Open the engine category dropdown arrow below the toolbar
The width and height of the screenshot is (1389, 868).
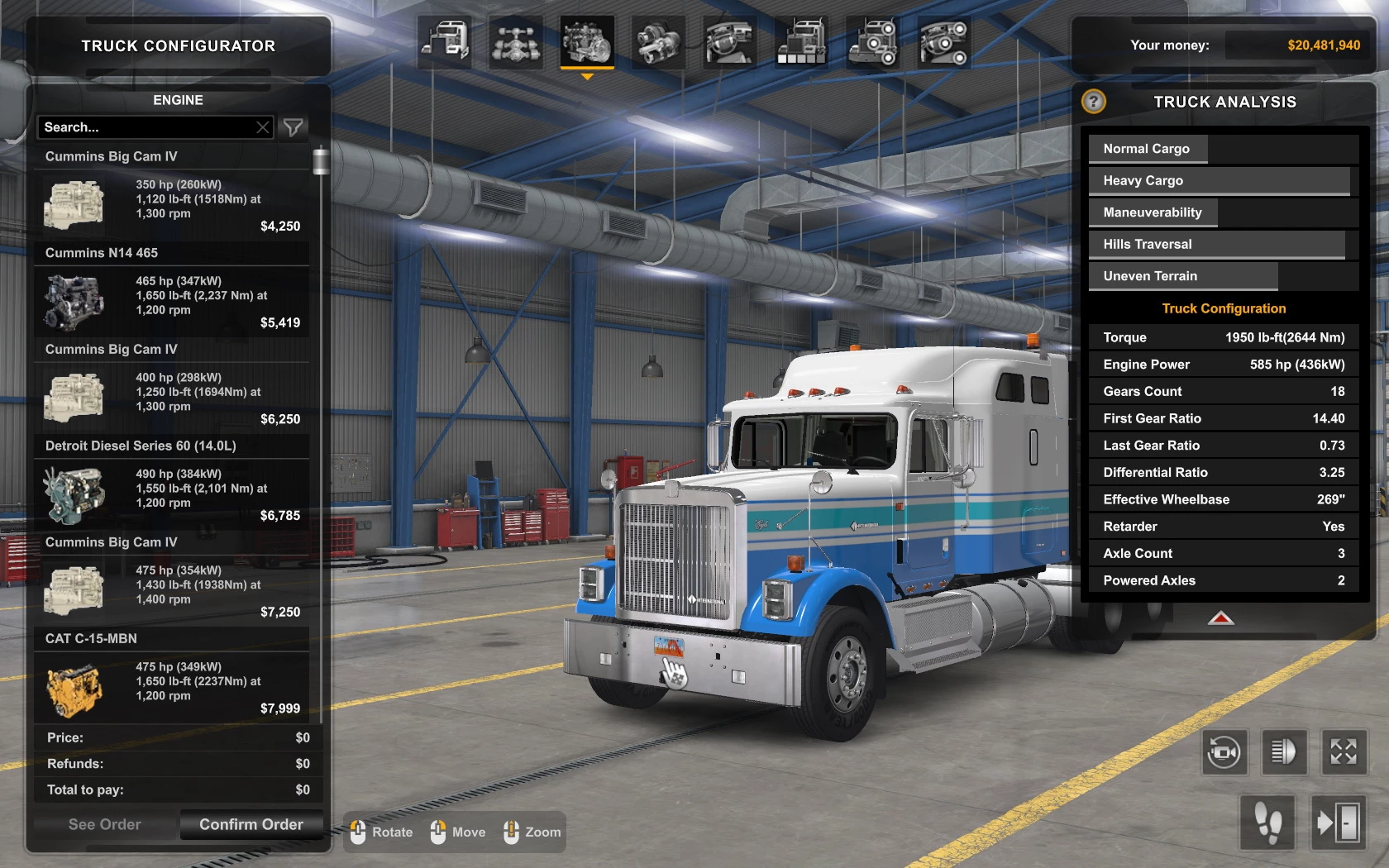click(587, 76)
